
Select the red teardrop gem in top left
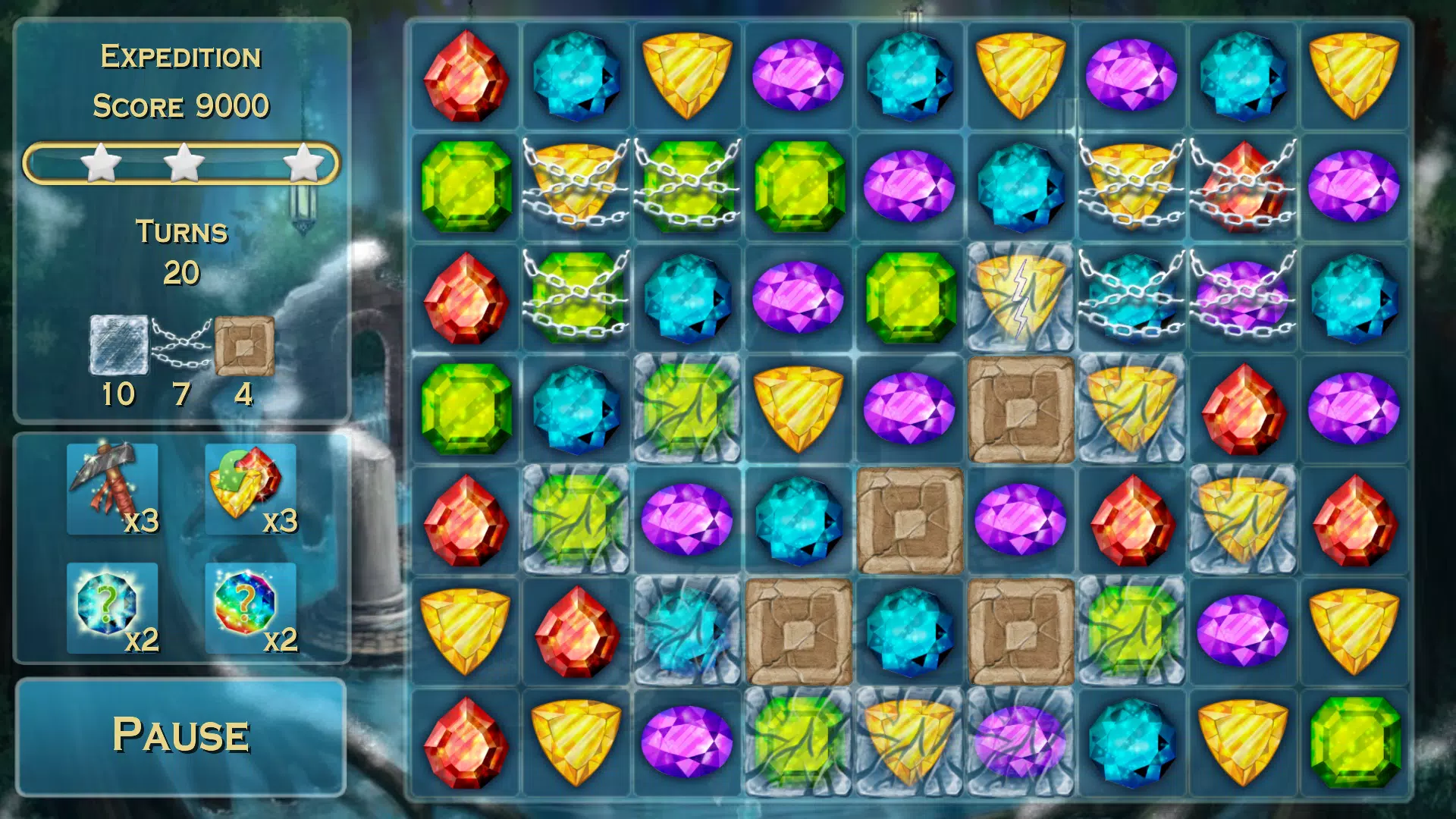tap(465, 76)
